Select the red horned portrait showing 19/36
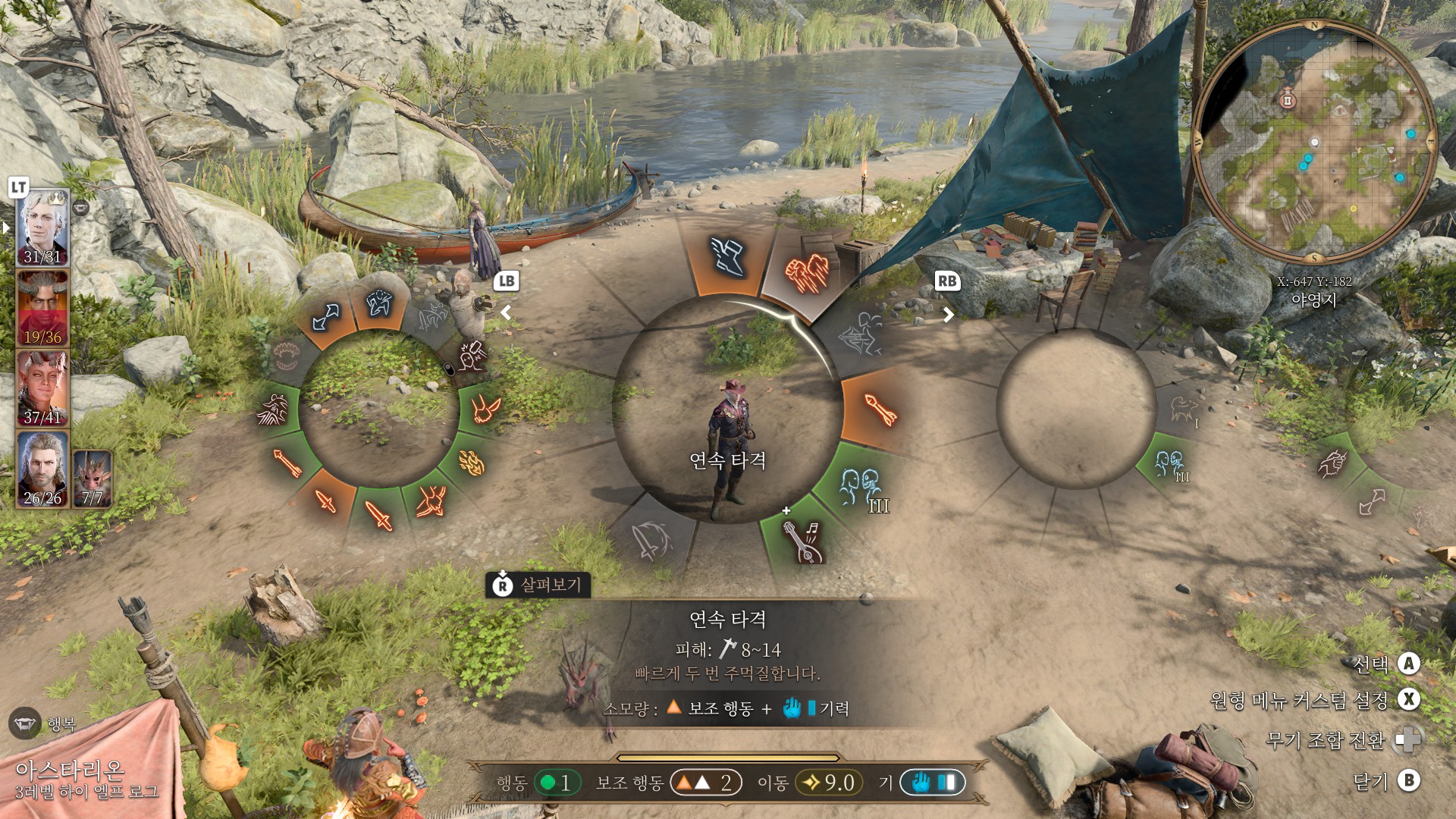The image size is (1456, 819). pos(43,309)
